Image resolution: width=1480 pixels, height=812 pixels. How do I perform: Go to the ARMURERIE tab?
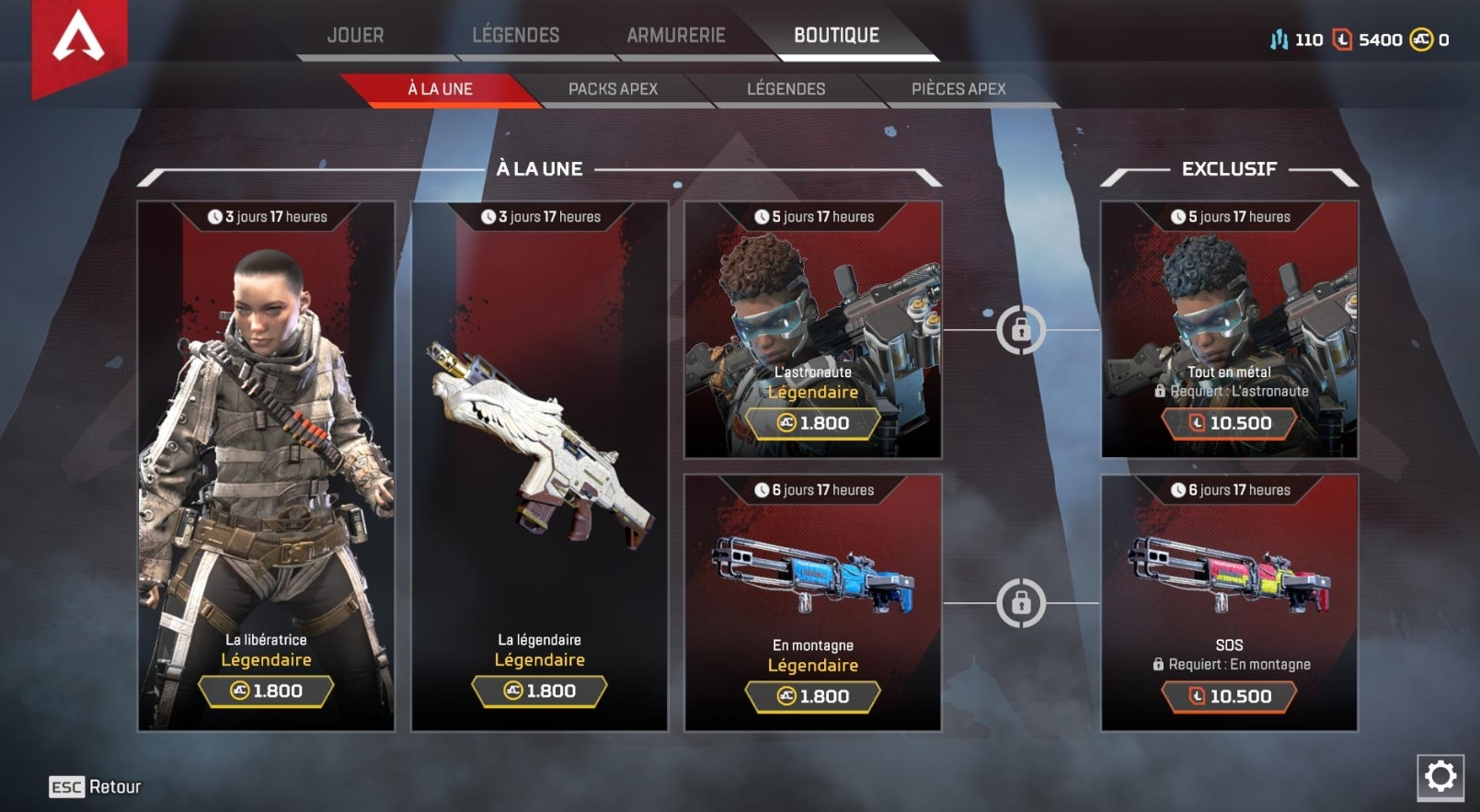[676, 36]
